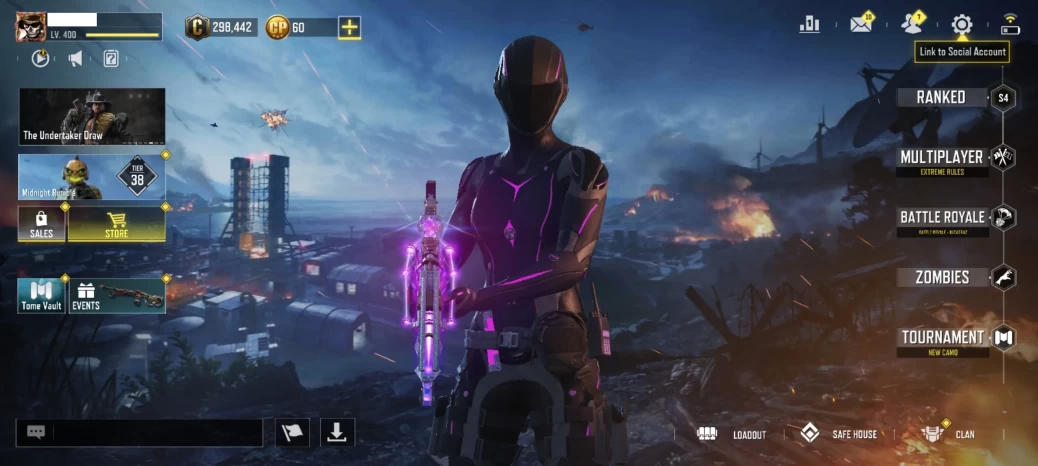Open the Ranked mode
This screenshot has height=466, width=1038.
tap(942, 97)
